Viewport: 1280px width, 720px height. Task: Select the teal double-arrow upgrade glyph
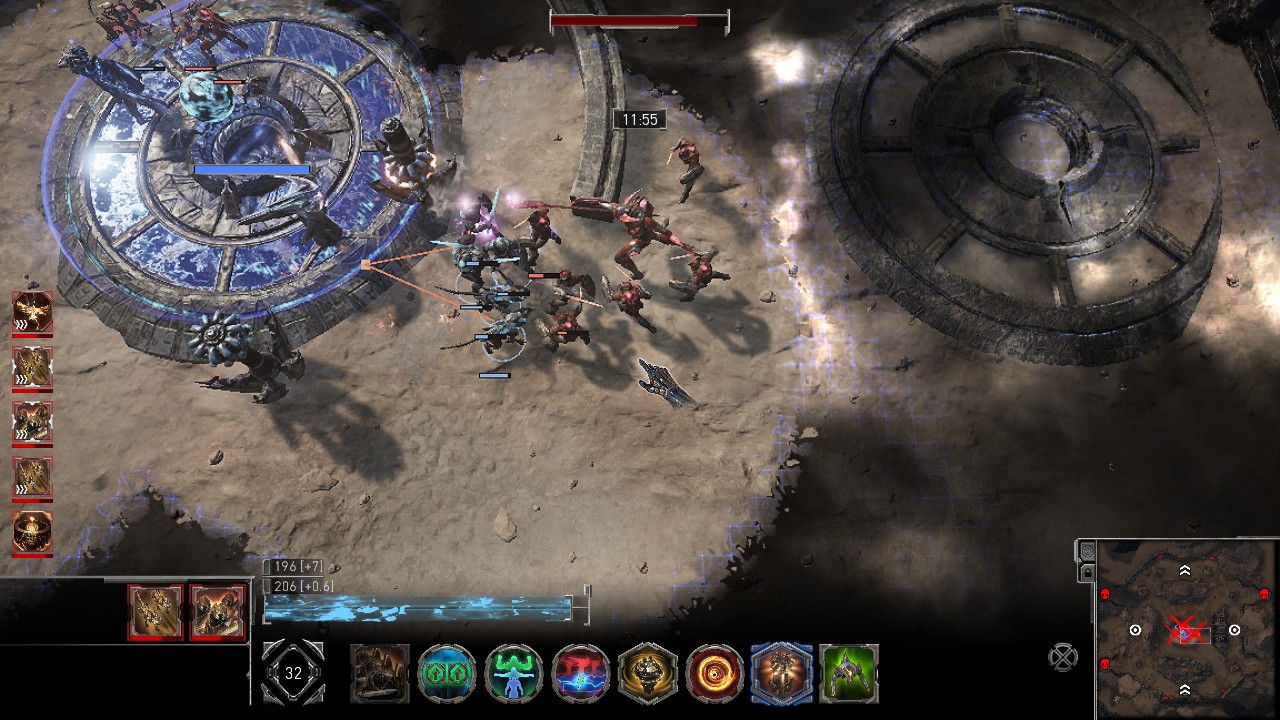tap(446, 674)
